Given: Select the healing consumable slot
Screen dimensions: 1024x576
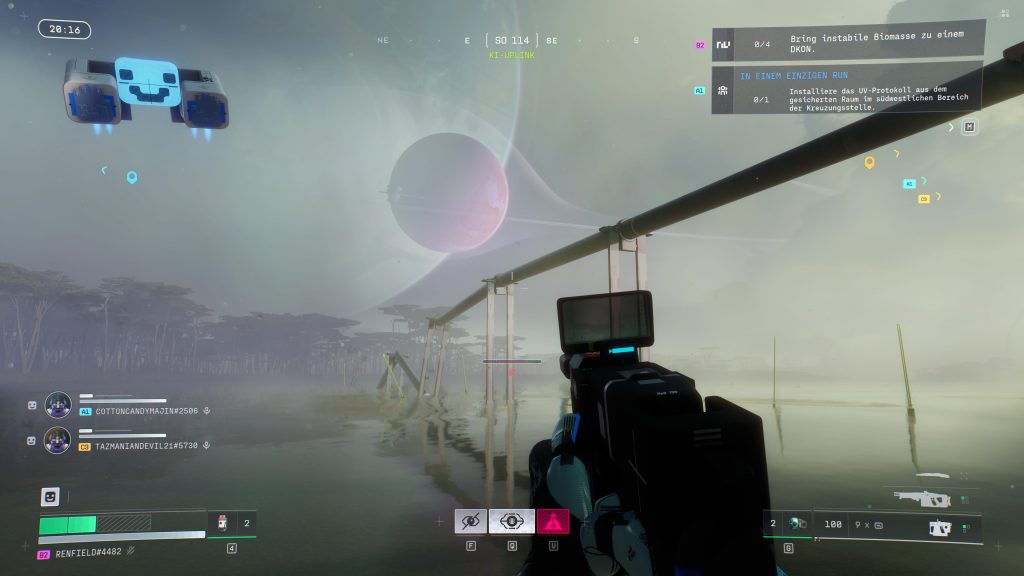Looking at the screenshot, I should [223, 522].
